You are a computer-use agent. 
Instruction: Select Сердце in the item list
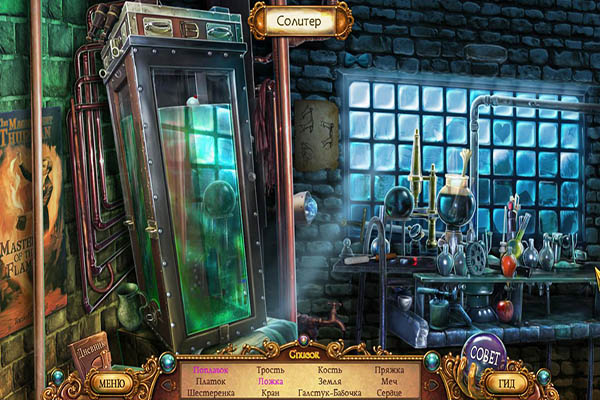[x=388, y=393]
